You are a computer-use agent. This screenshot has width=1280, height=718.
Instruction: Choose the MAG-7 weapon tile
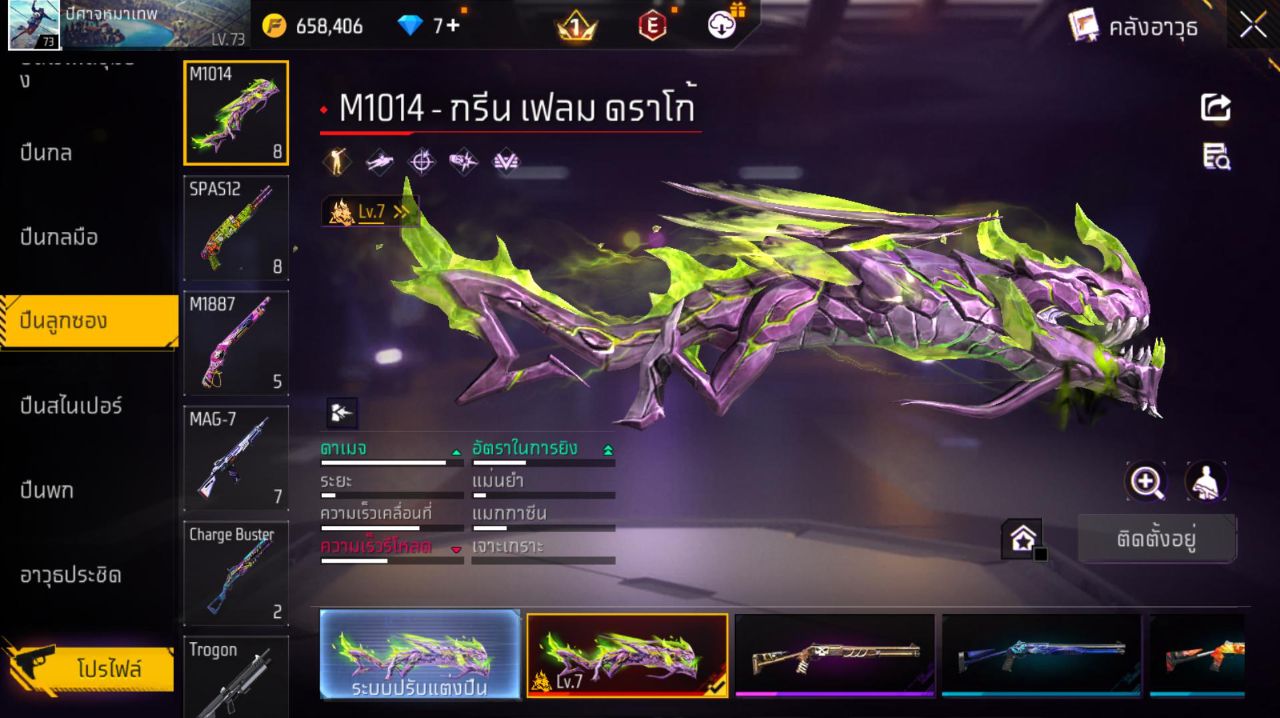(236, 458)
